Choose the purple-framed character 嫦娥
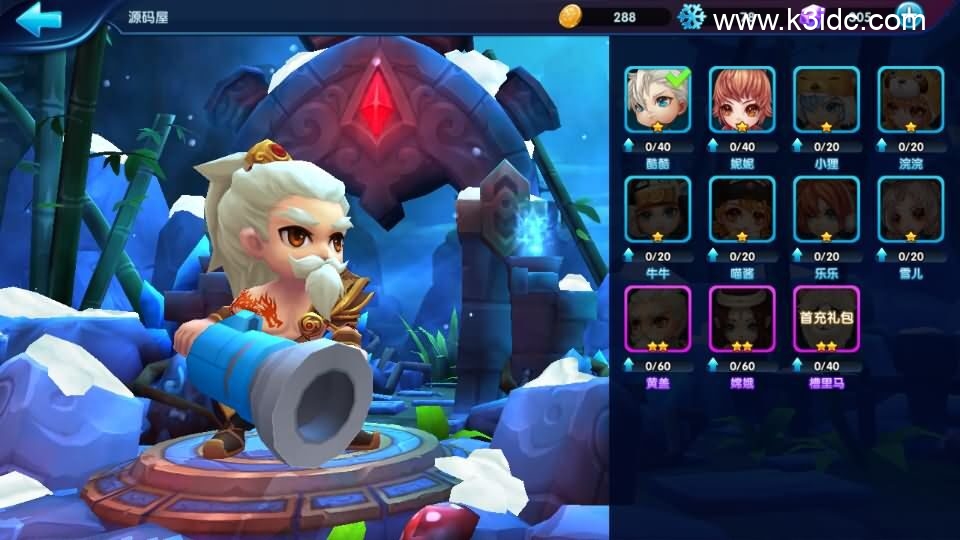The width and height of the screenshot is (960, 540). tap(742, 319)
